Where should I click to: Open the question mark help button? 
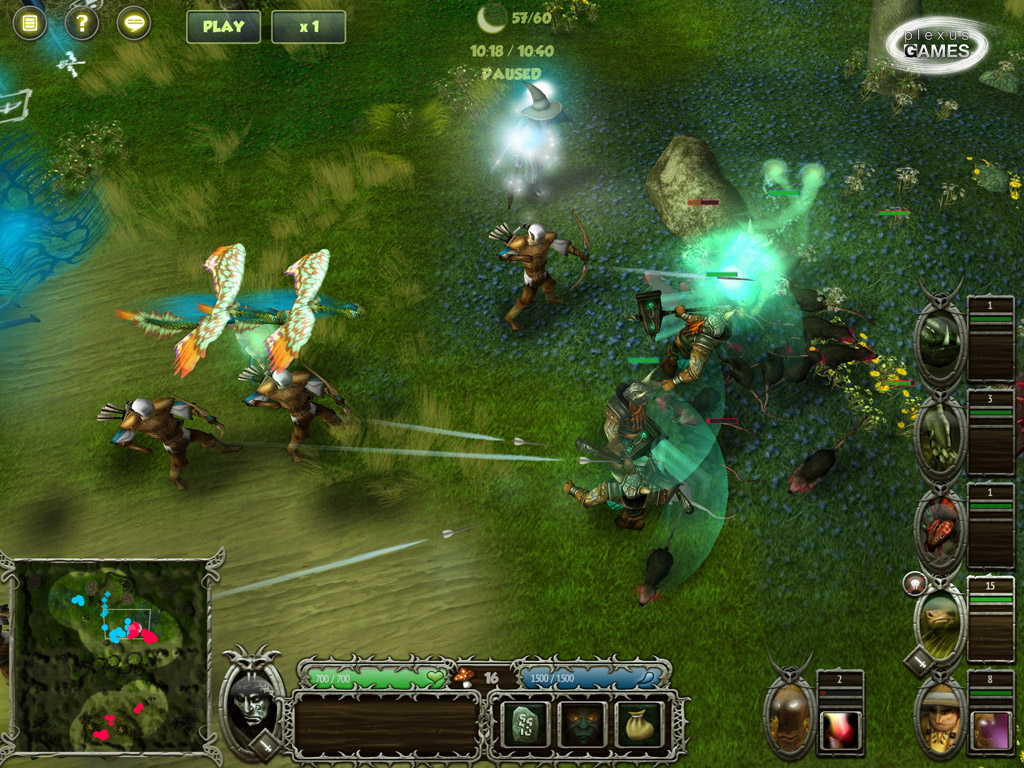point(82,23)
